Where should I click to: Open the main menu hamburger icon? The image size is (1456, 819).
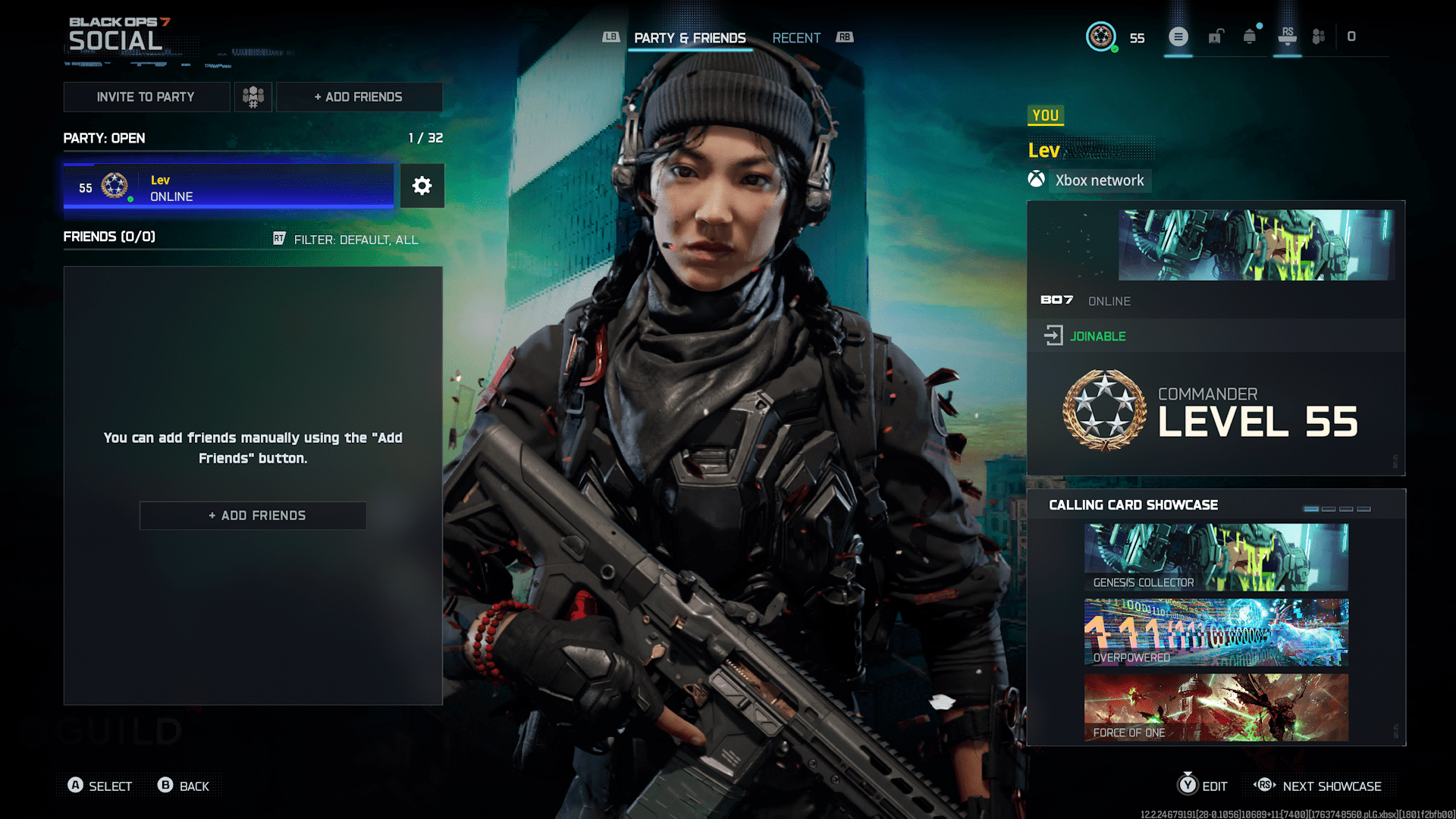click(1178, 37)
